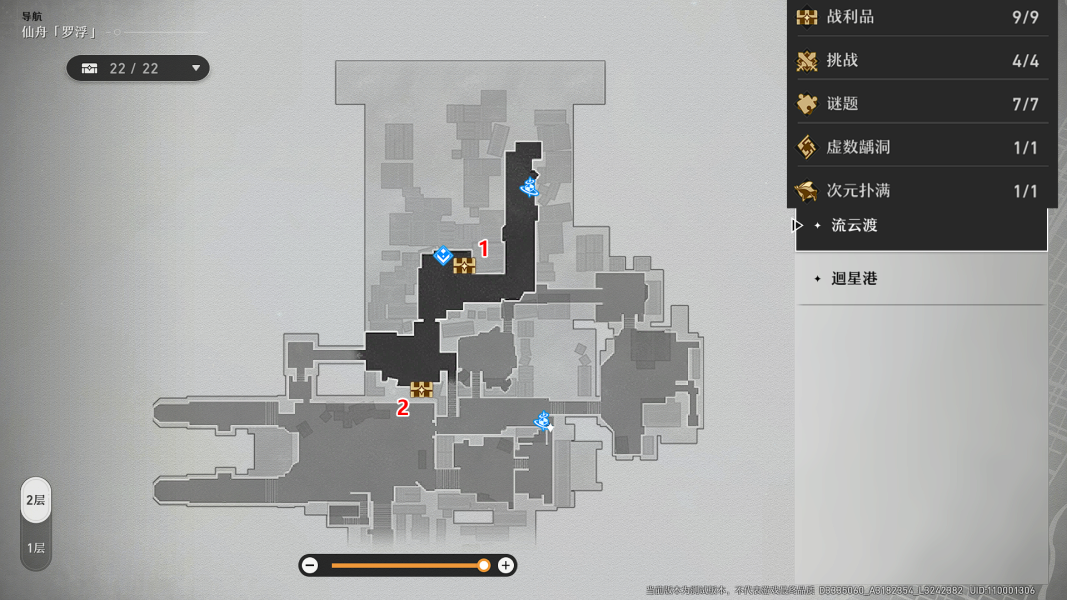
Task: Switch to floor 2层 of the map
Action: coord(36,500)
